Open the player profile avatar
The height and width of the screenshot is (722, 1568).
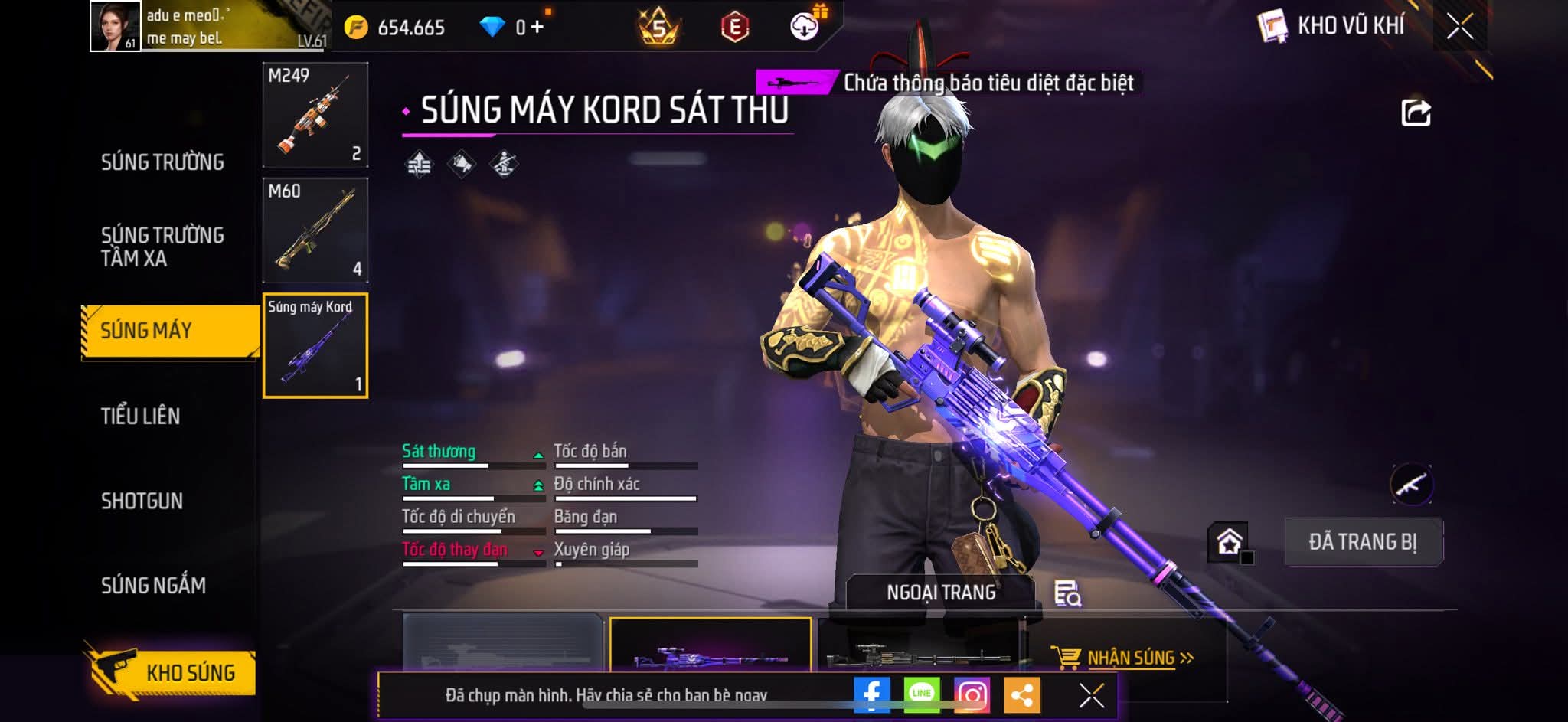click(116, 26)
